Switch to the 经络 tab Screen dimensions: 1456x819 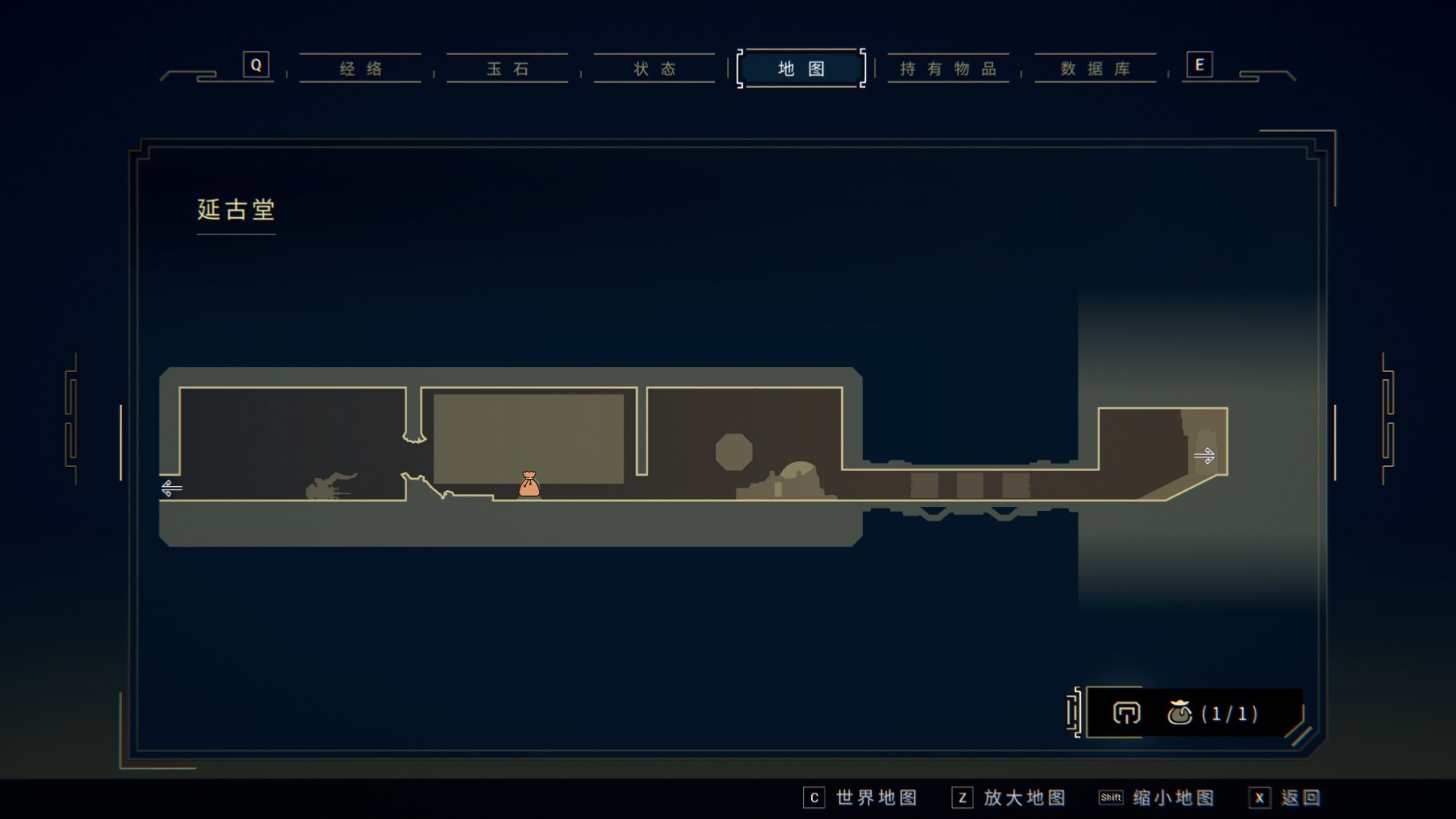[x=361, y=69]
